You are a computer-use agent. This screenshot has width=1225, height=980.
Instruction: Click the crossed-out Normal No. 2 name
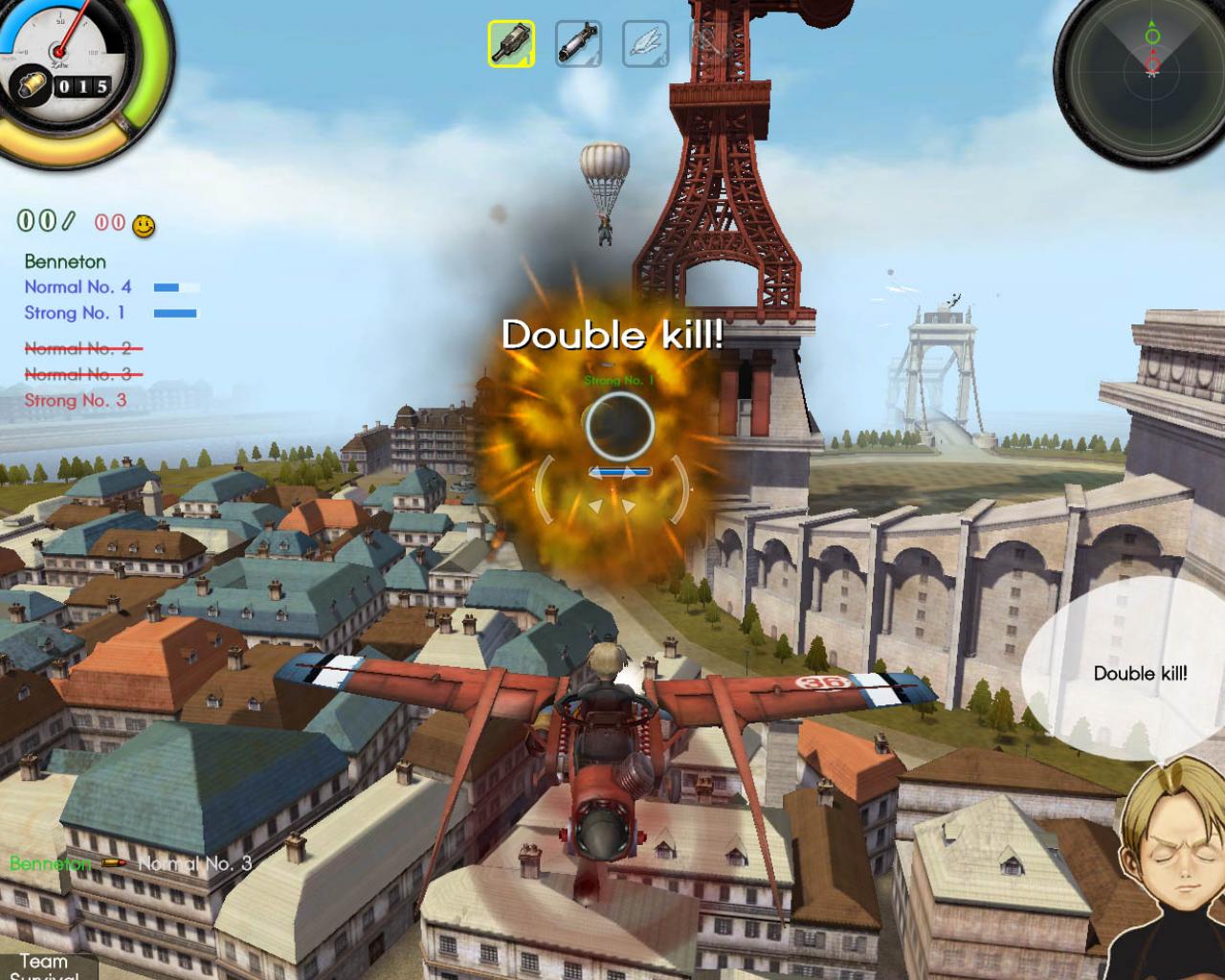click(80, 347)
